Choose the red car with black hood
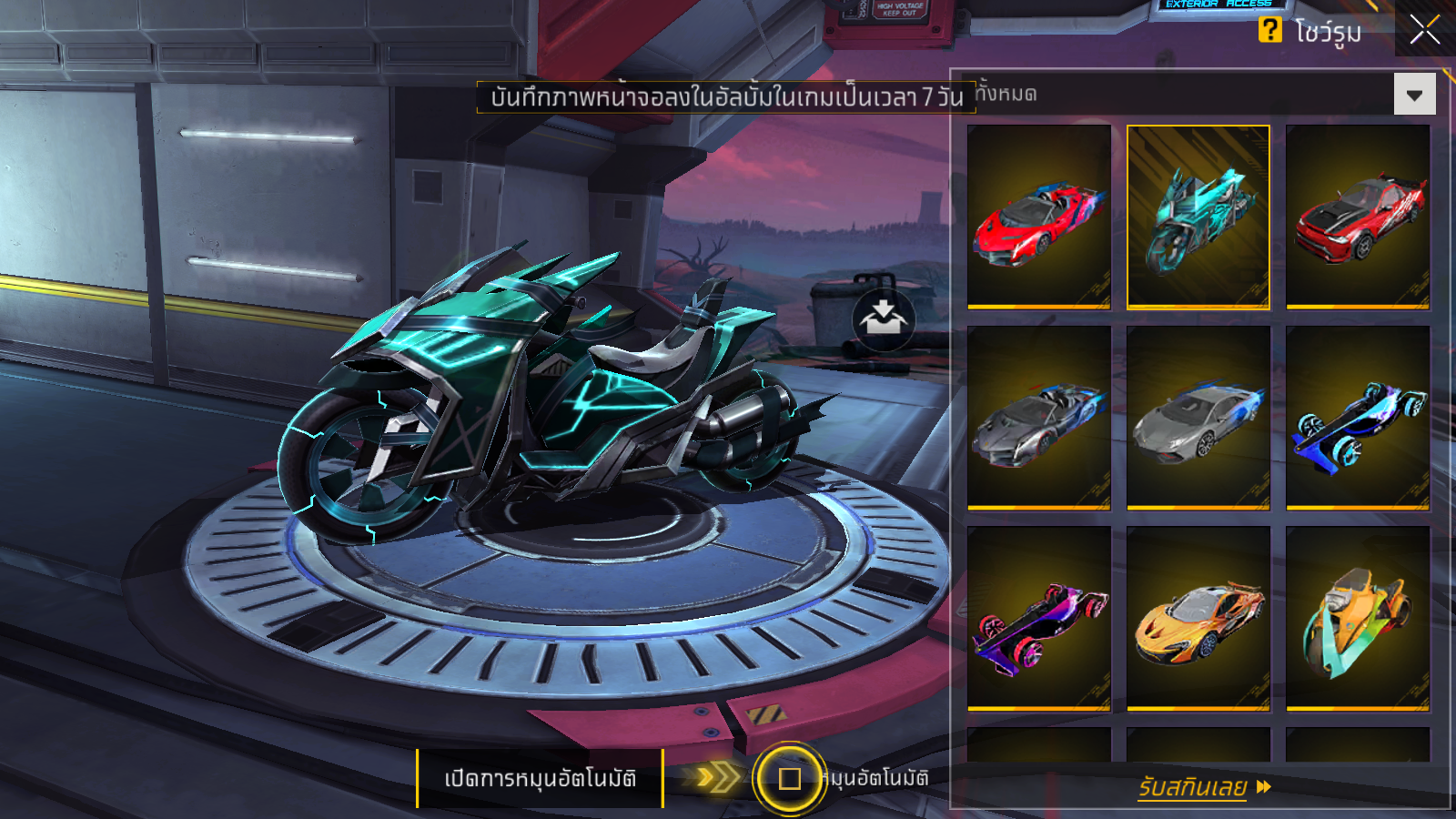The height and width of the screenshot is (819, 1456). 1357,217
